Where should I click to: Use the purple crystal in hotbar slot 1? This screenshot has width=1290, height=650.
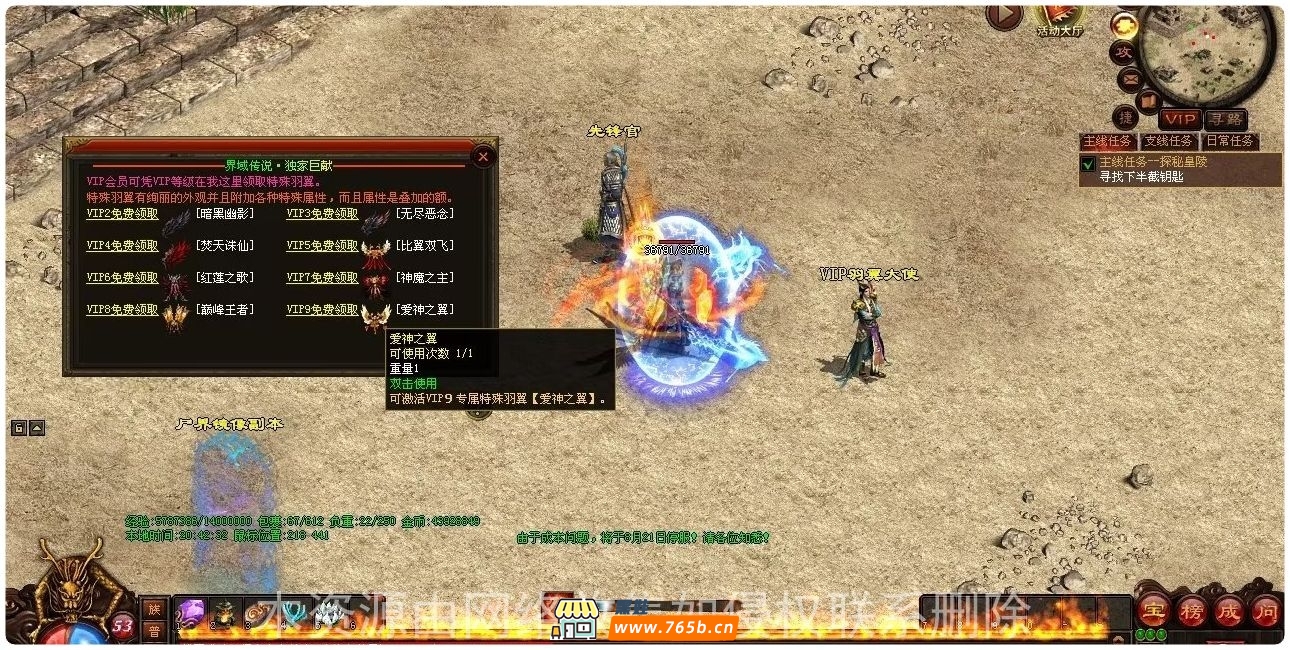pos(192,611)
